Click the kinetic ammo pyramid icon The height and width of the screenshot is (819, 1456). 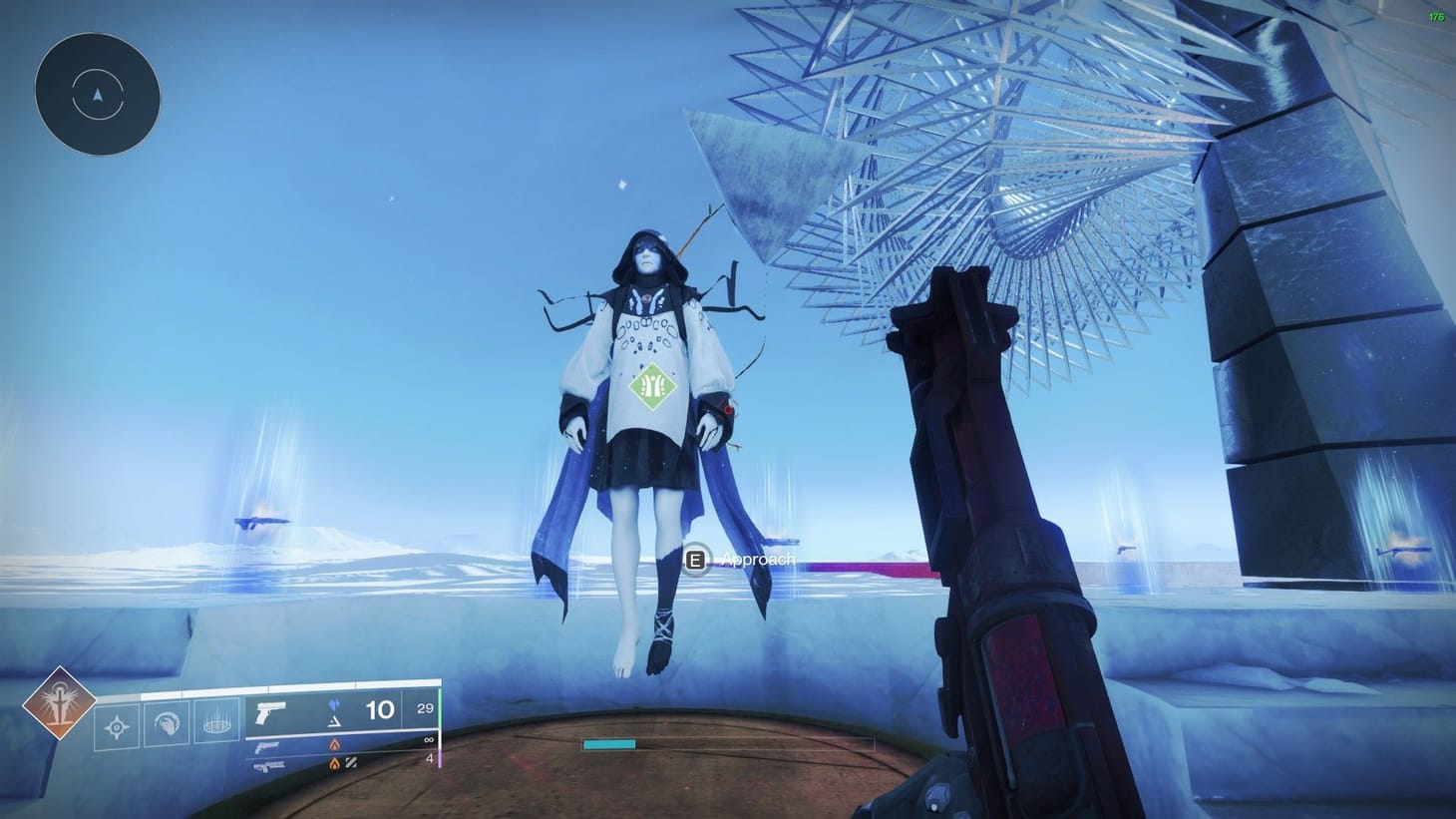[335, 723]
